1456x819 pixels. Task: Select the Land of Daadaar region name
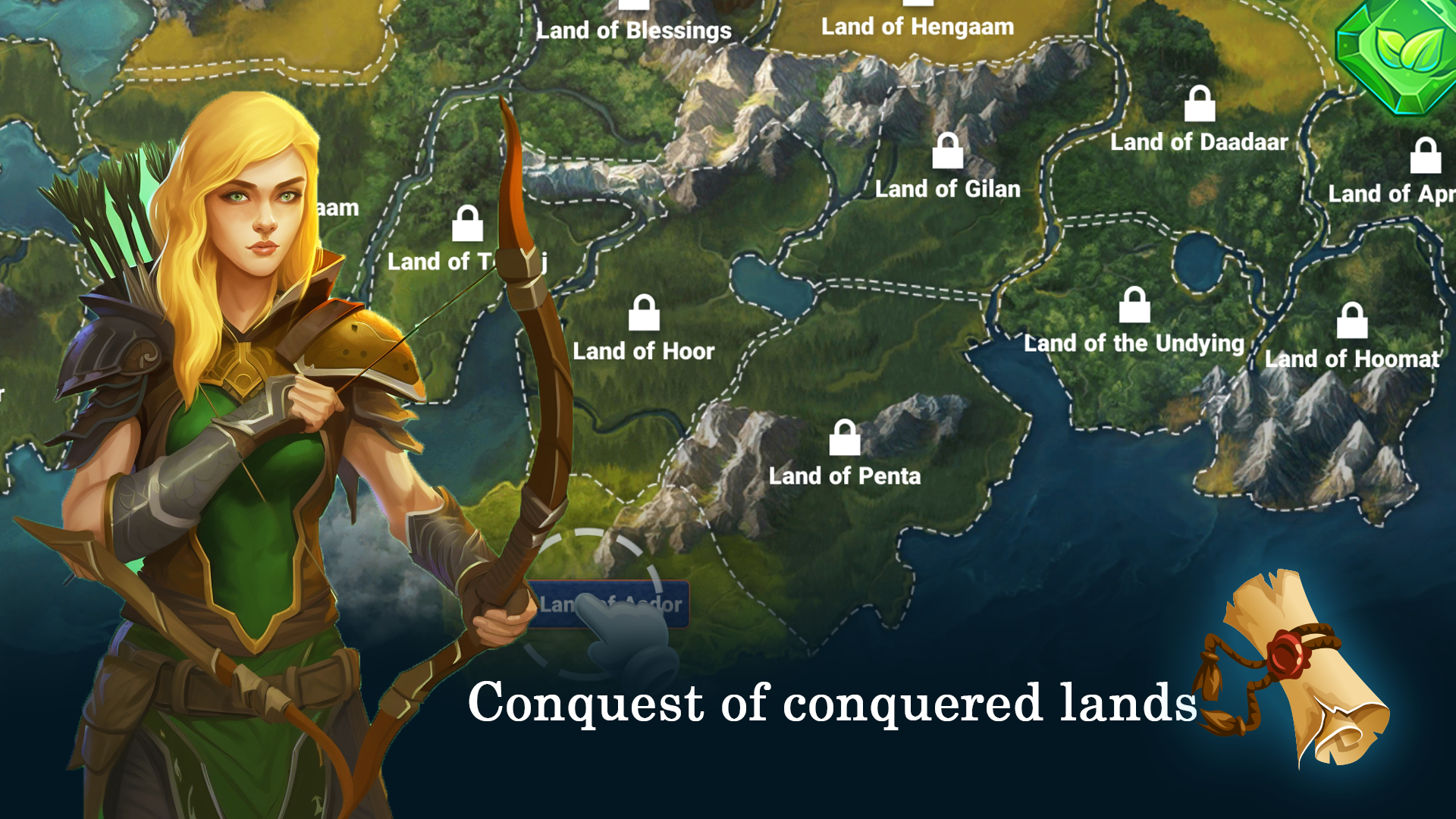click(1199, 142)
